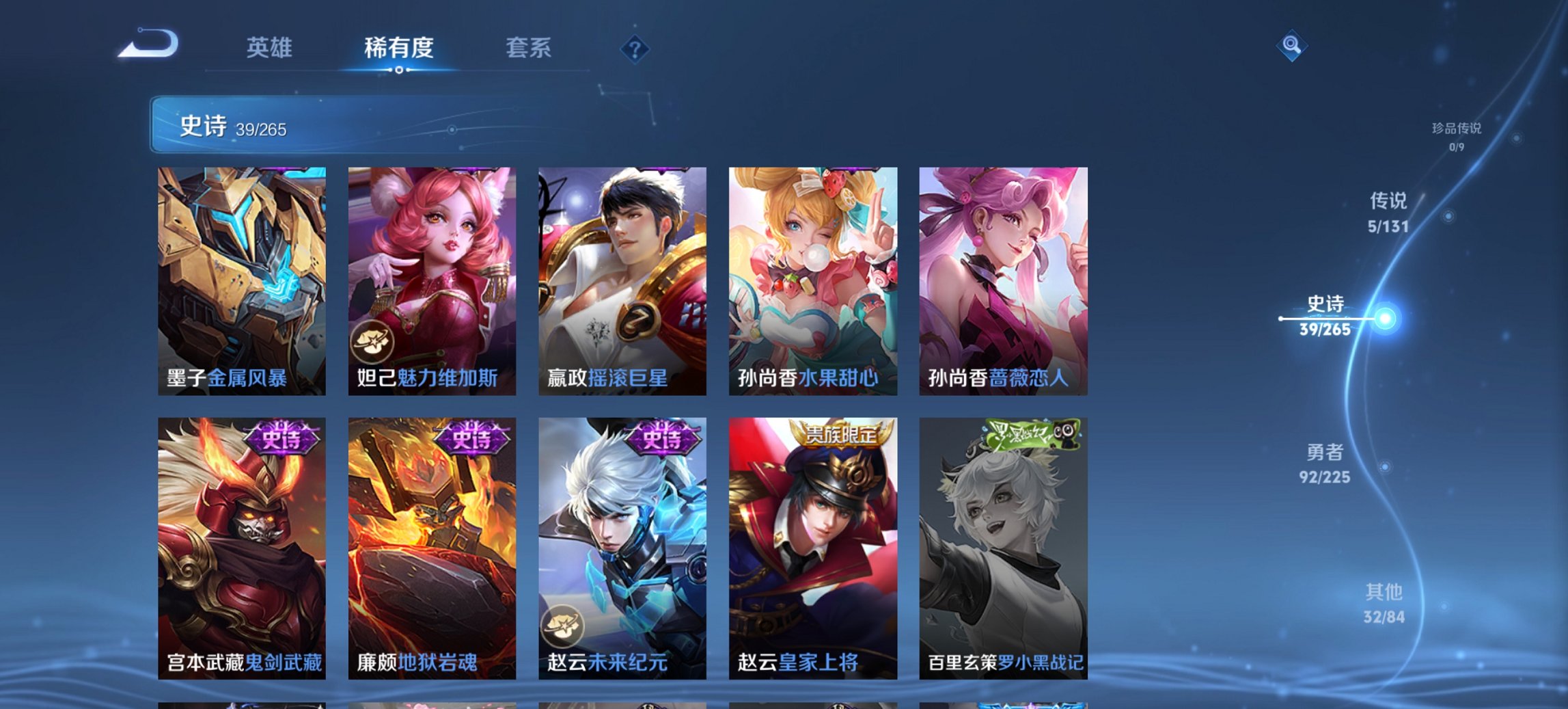Click the question mark help icon

point(635,49)
